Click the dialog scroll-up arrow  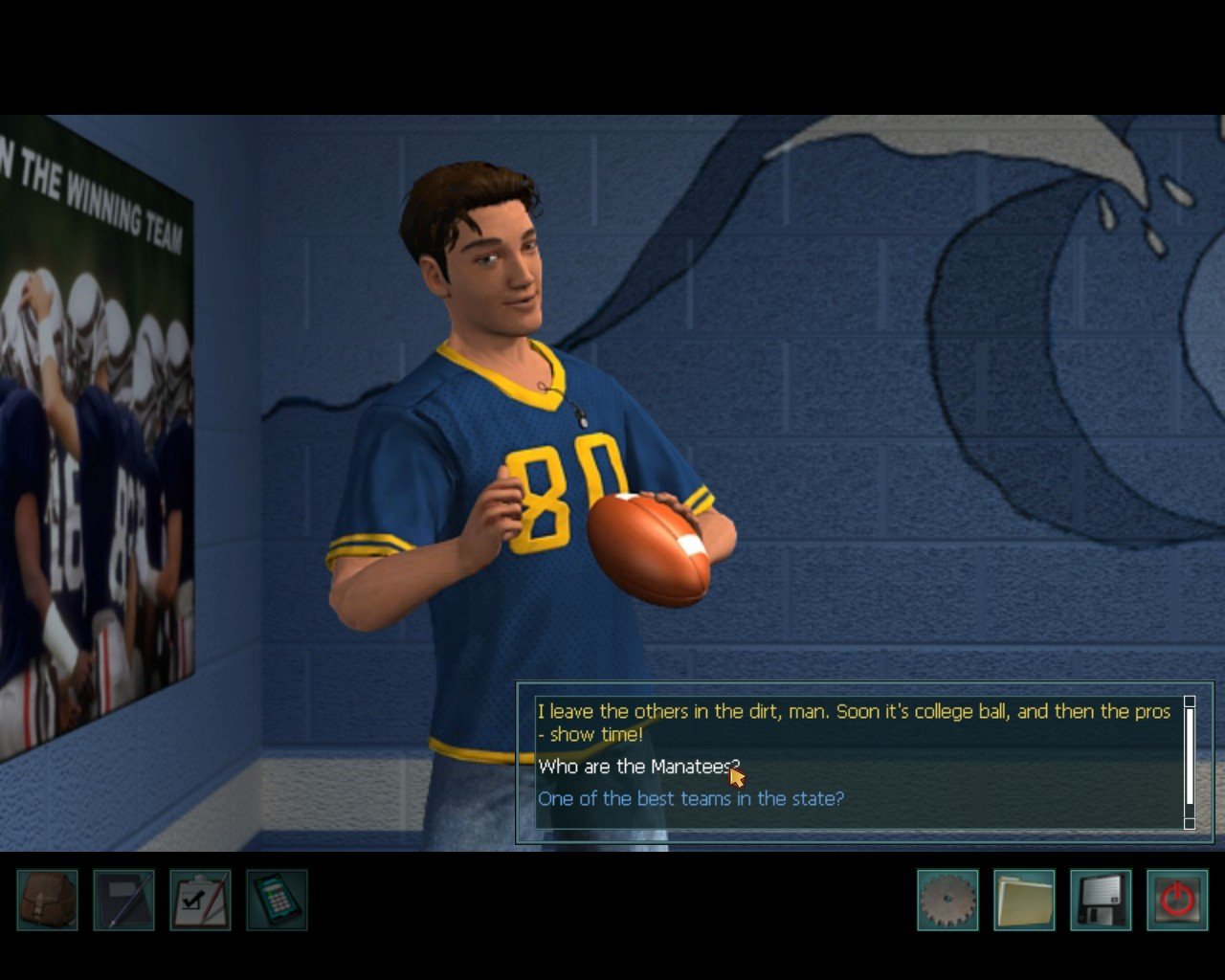click(1190, 702)
